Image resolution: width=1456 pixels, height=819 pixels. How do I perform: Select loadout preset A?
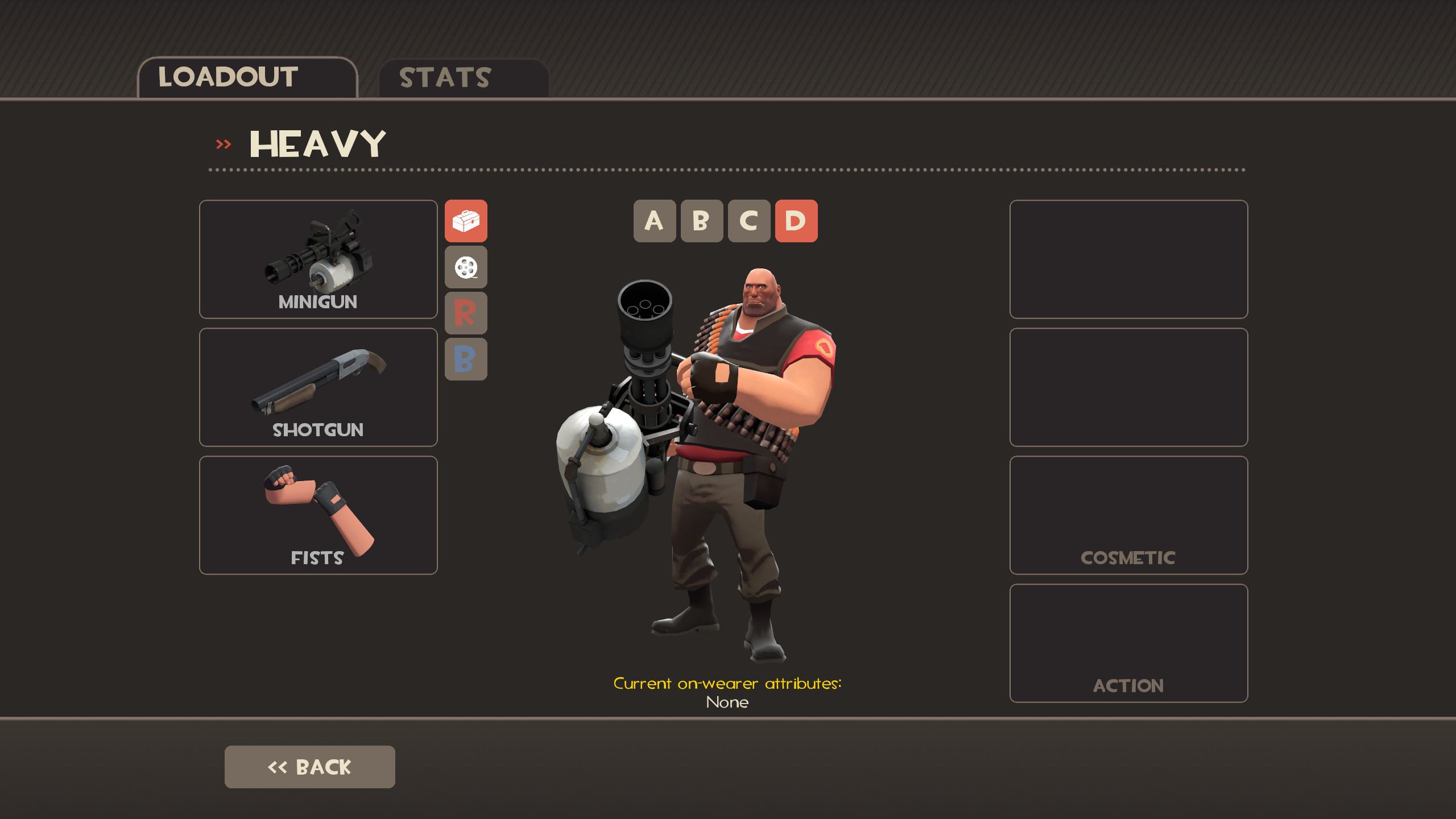pos(654,222)
